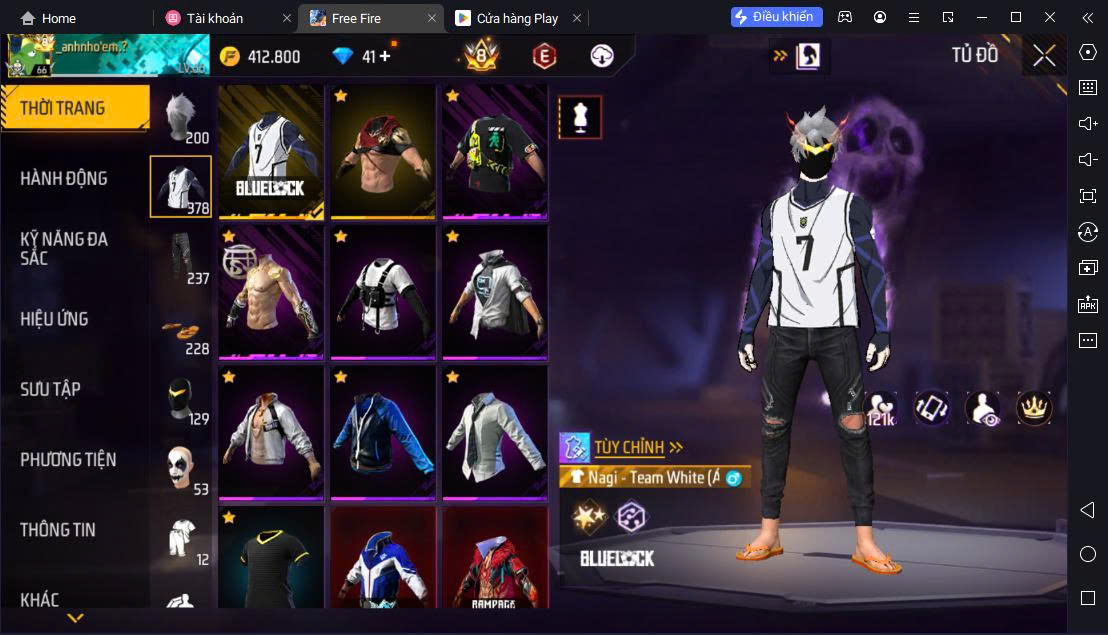The image size is (1108, 635).
Task: Select the black mask subcategory icon
Action: tap(180, 398)
